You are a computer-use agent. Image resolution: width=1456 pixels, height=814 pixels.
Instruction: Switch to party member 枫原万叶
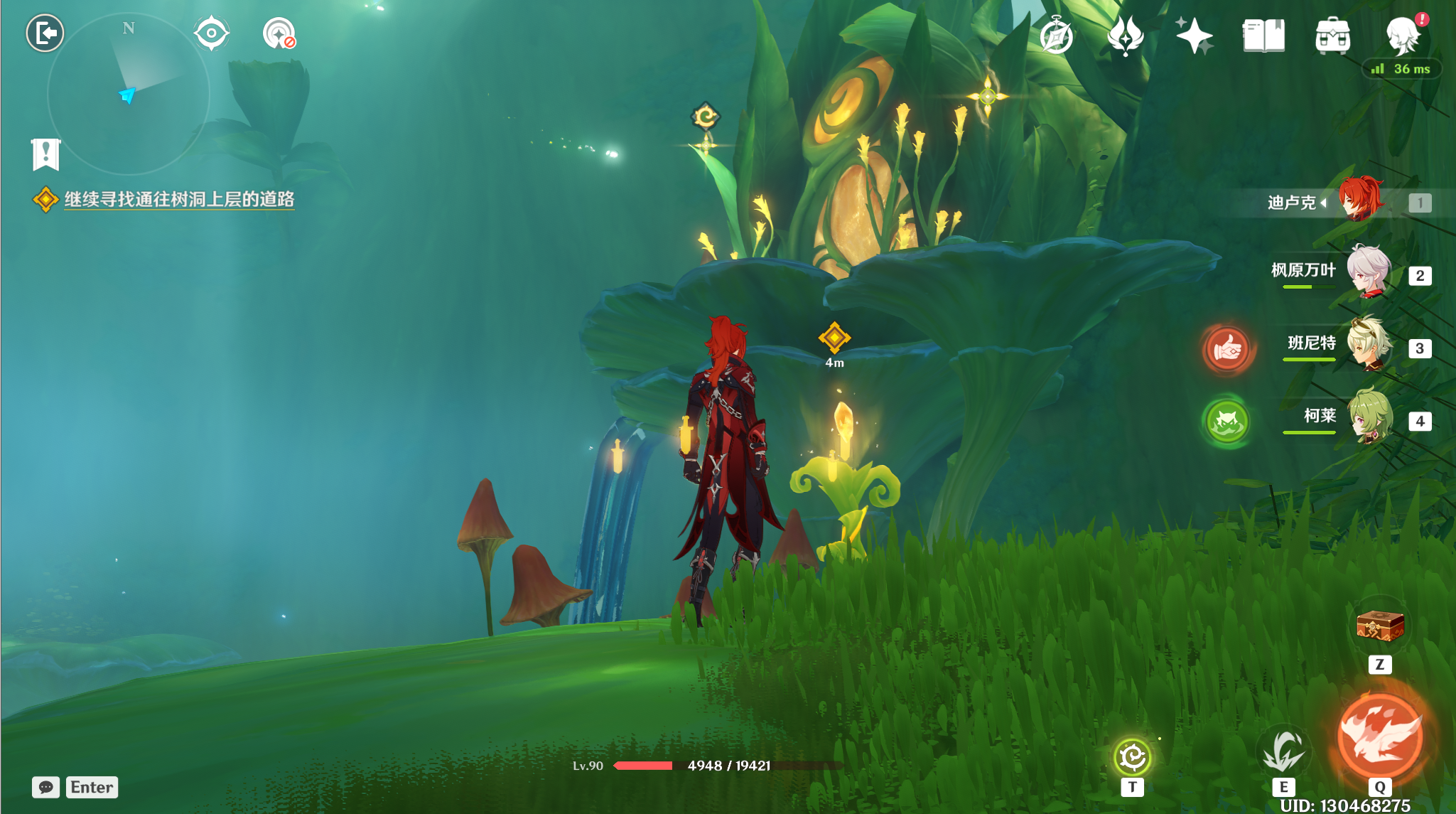pyautogui.click(x=1368, y=272)
